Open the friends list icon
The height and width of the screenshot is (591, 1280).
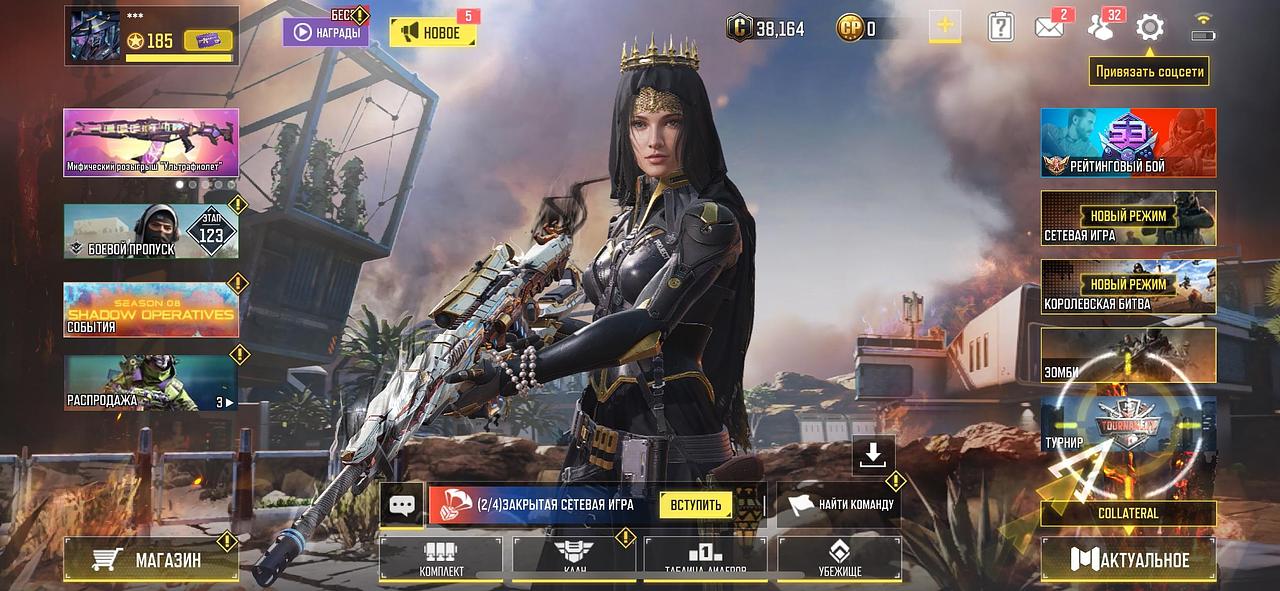tap(1101, 27)
